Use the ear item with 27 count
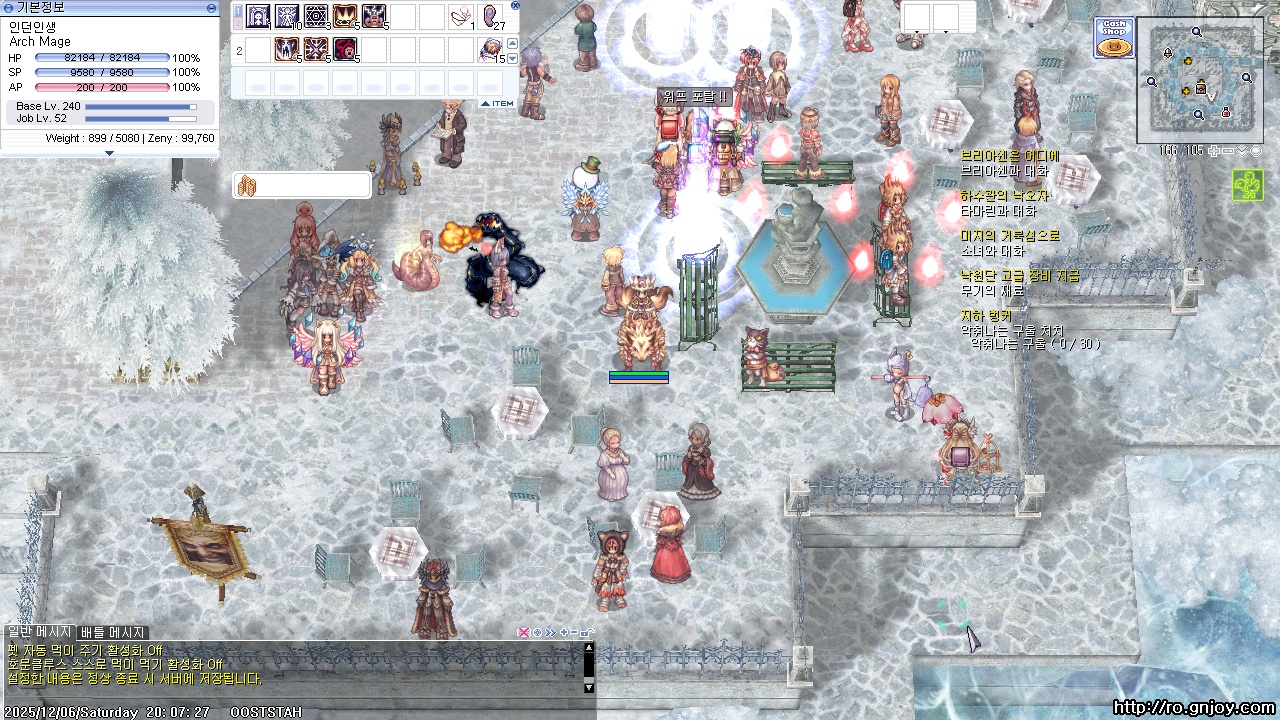Viewport: 1280px width, 720px height. (x=492, y=17)
